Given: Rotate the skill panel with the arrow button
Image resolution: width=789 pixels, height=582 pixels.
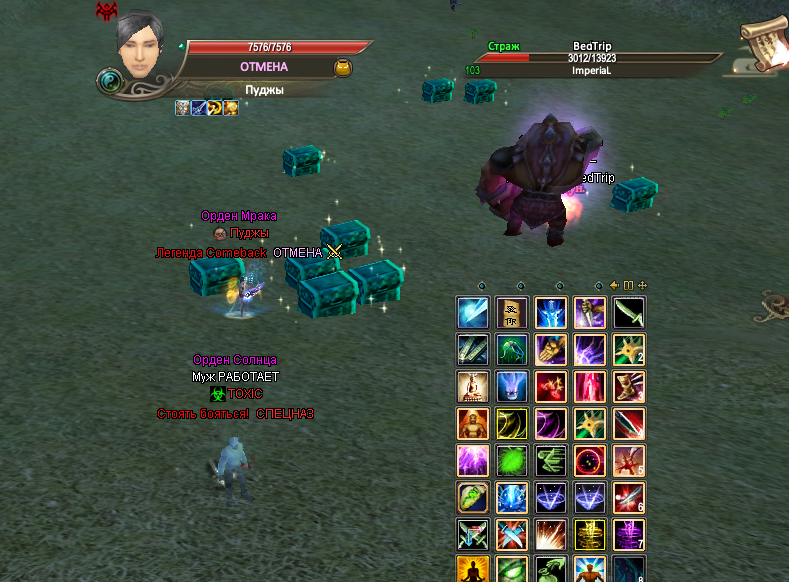Looking at the screenshot, I should (x=615, y=285).
